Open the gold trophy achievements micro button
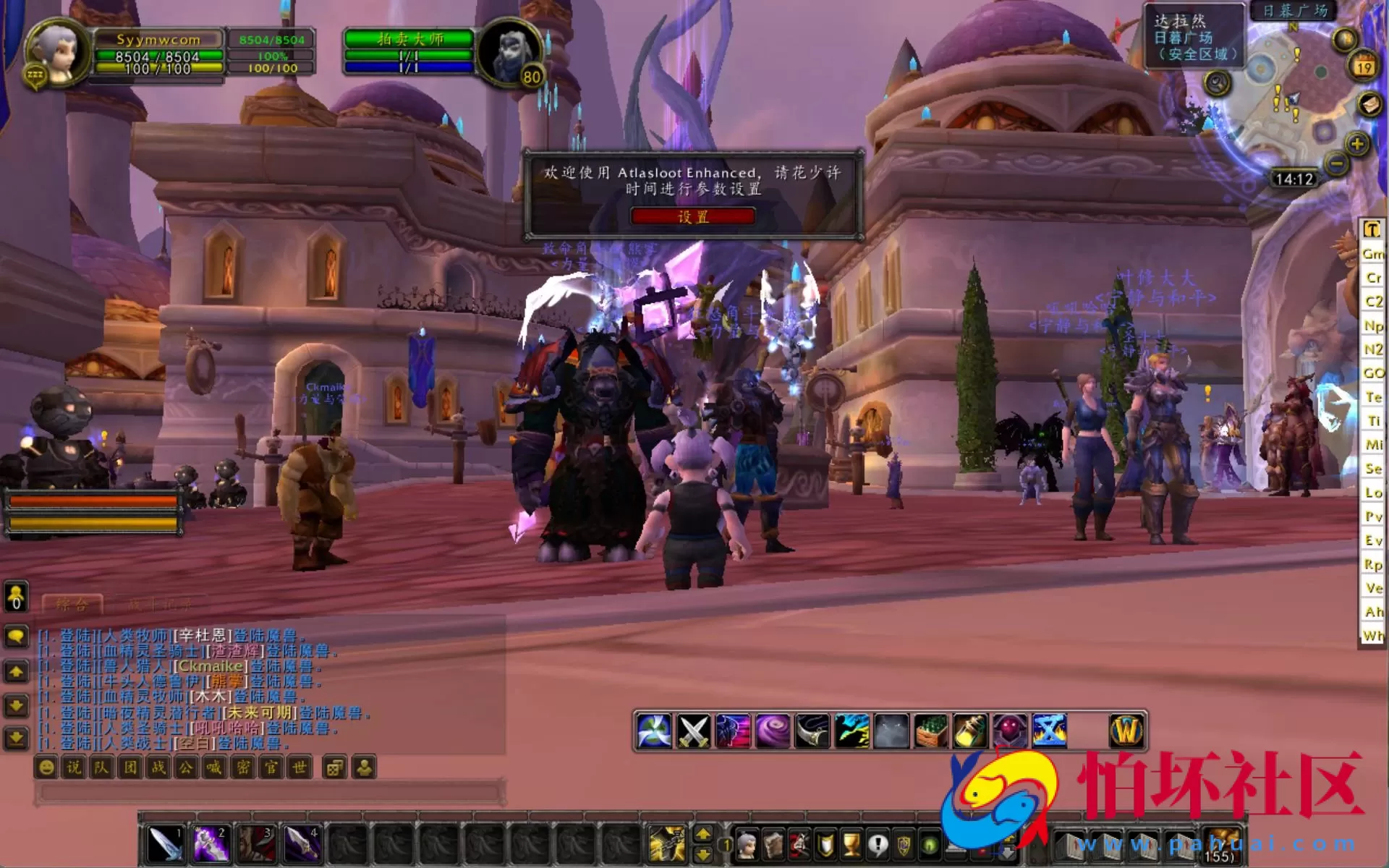This screenshot has width=1389, height=868. (851, 844)
